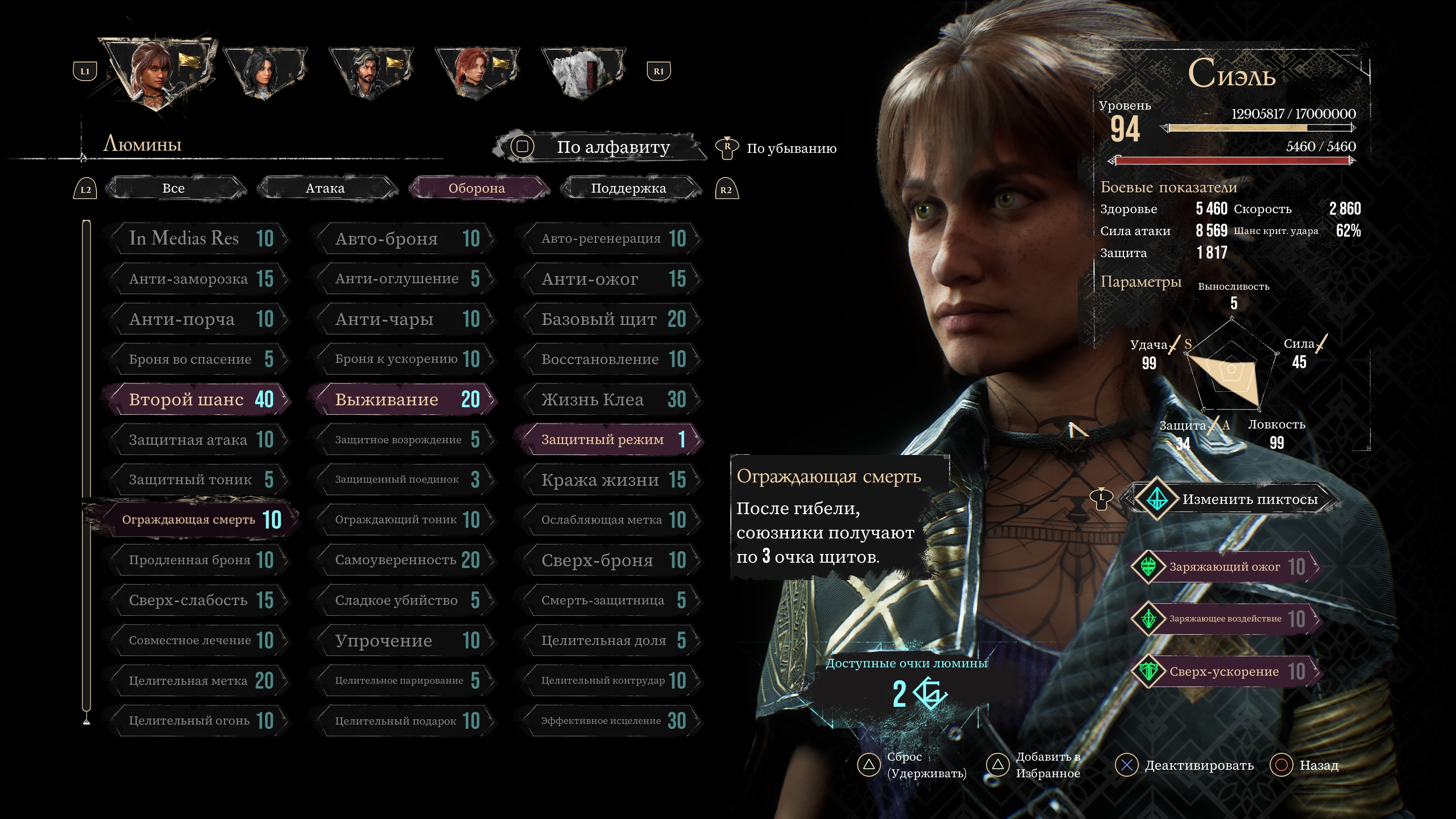Select the Оборона filter tab
The width and height of the screenshot is (1456, 819).
pyautogui.click(x=477, y=188)
